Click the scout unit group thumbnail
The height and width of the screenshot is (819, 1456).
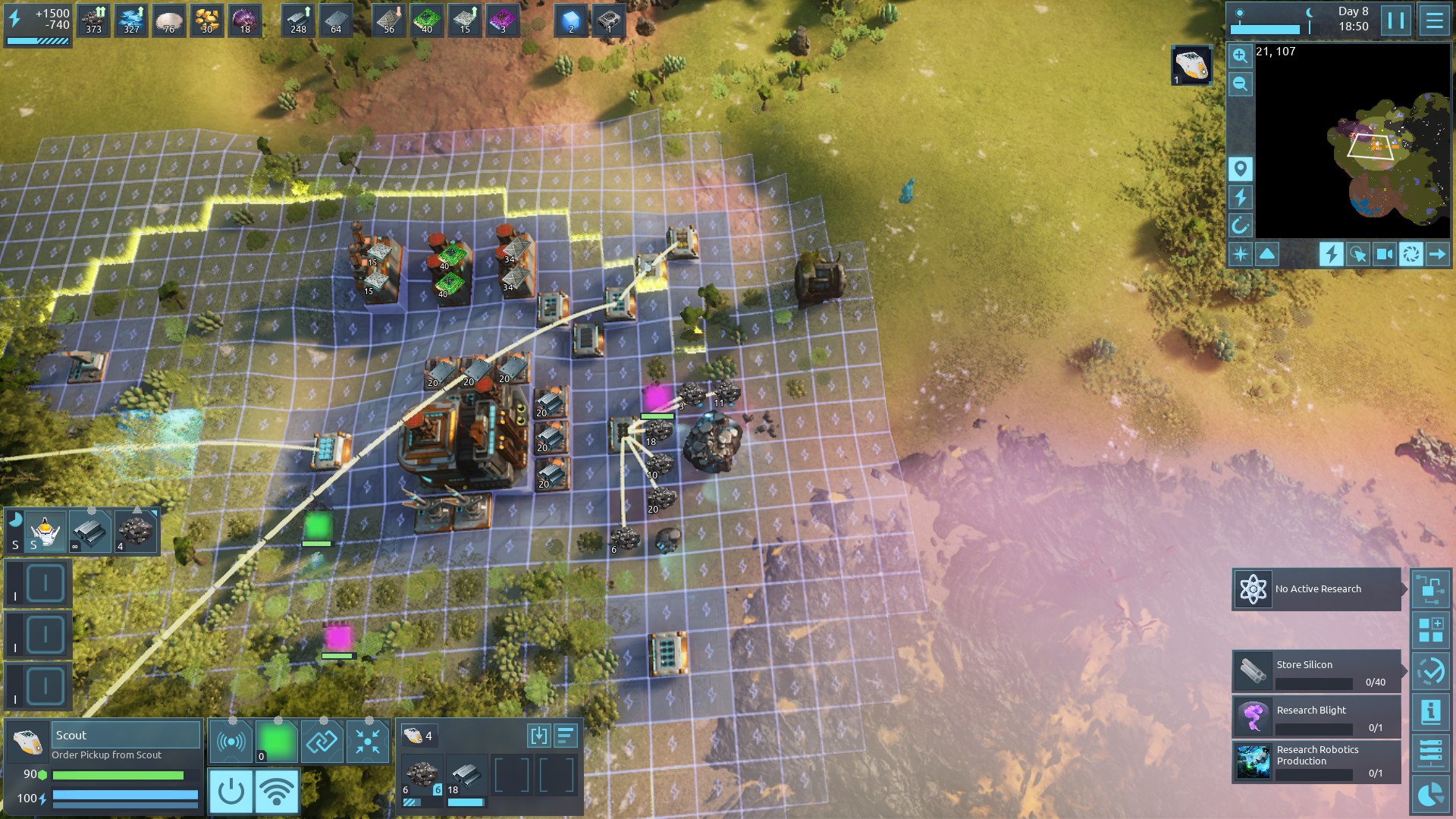[1191, 64]
